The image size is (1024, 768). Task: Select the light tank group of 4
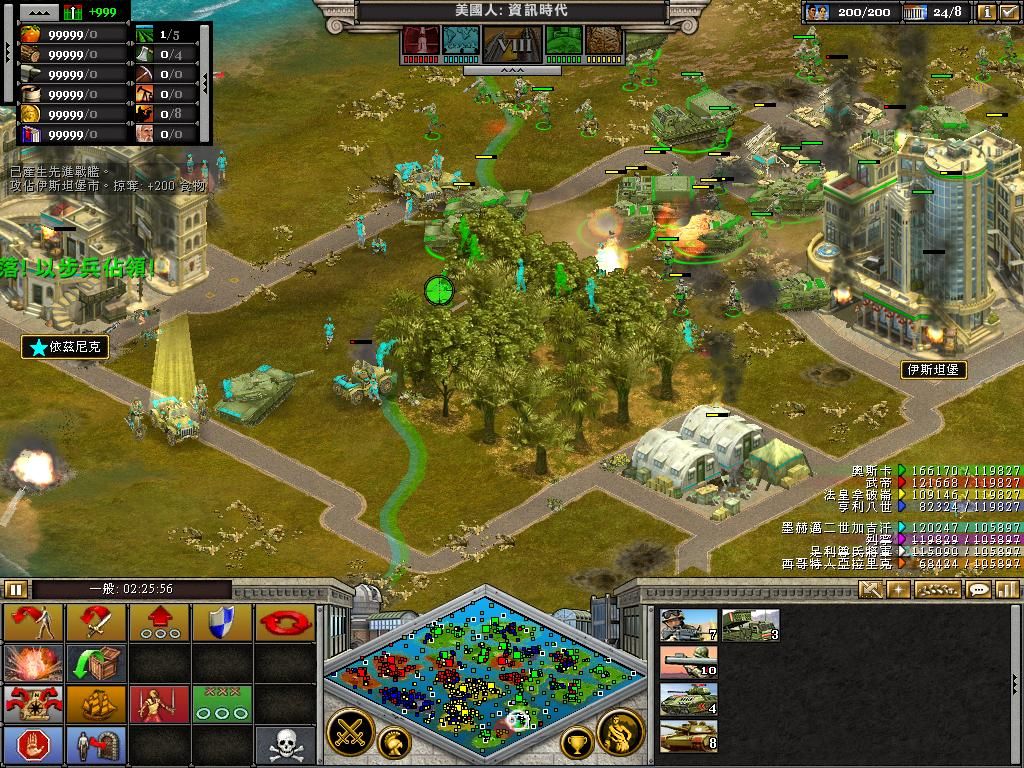click(x=688, y=699)
